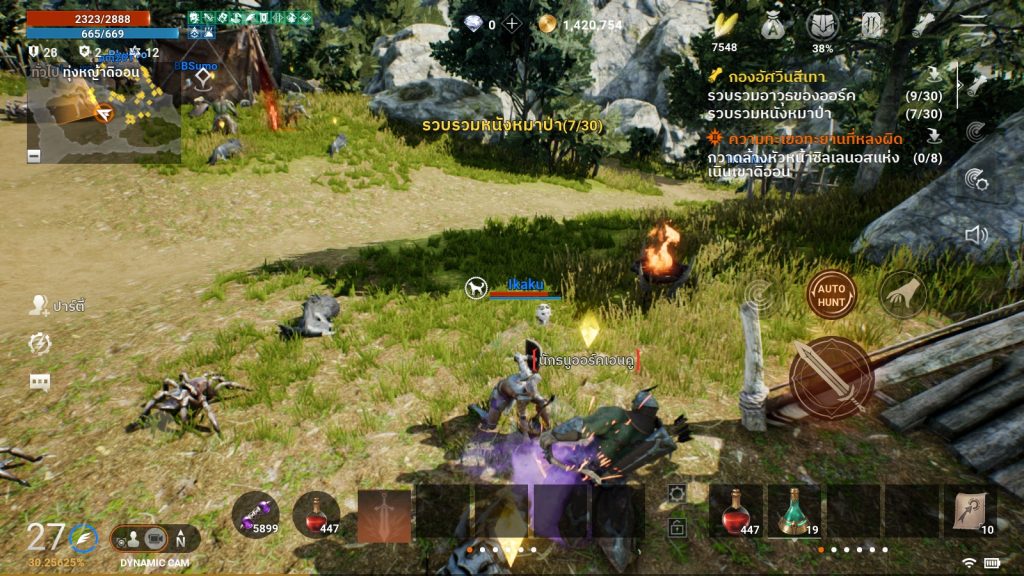Open the armor icon showing 38%

point(822,25)
